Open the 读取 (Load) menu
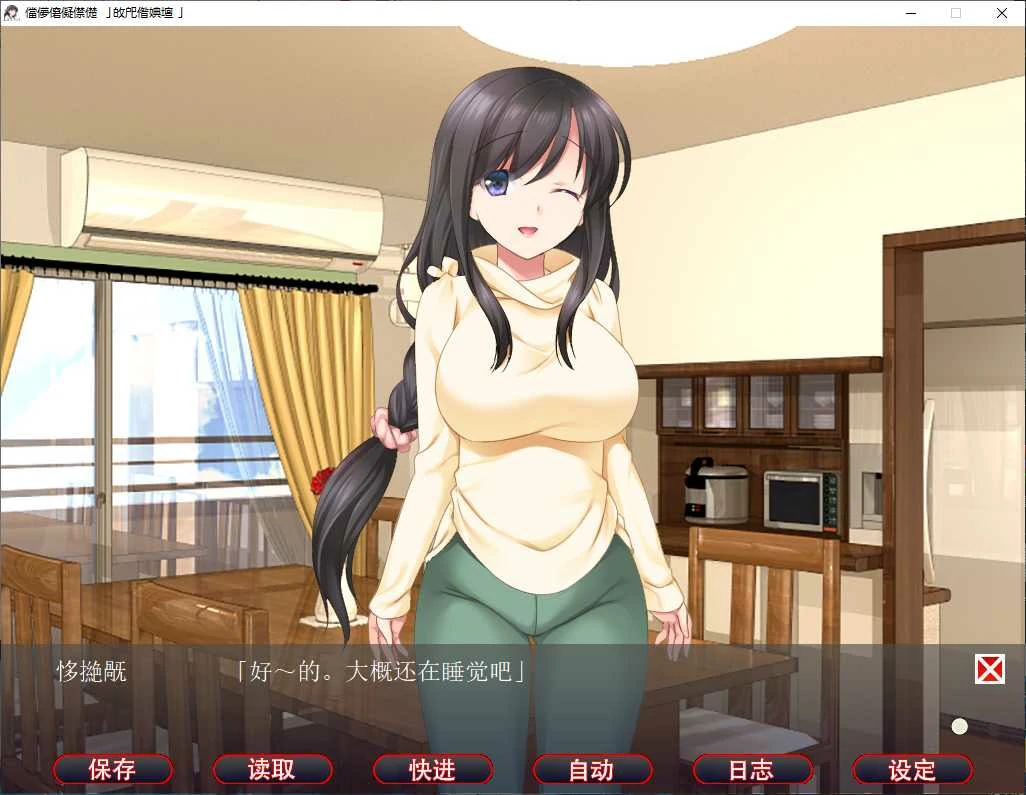 tap(272, 769)
